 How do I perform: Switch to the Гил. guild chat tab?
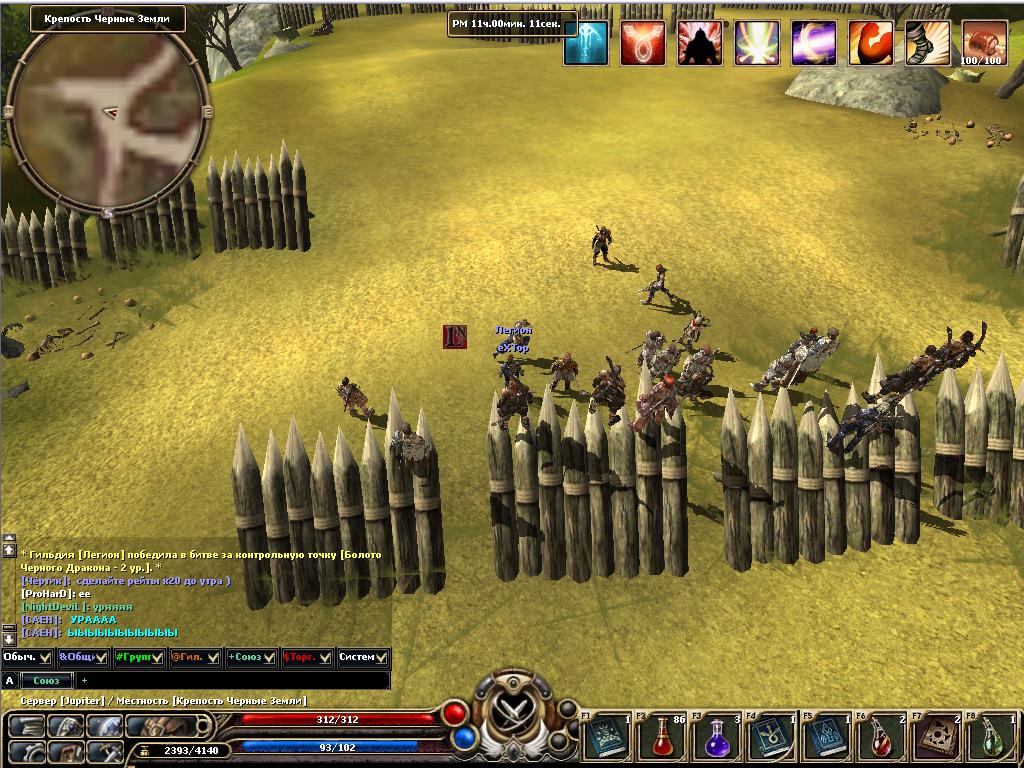[x=195, y=657]
